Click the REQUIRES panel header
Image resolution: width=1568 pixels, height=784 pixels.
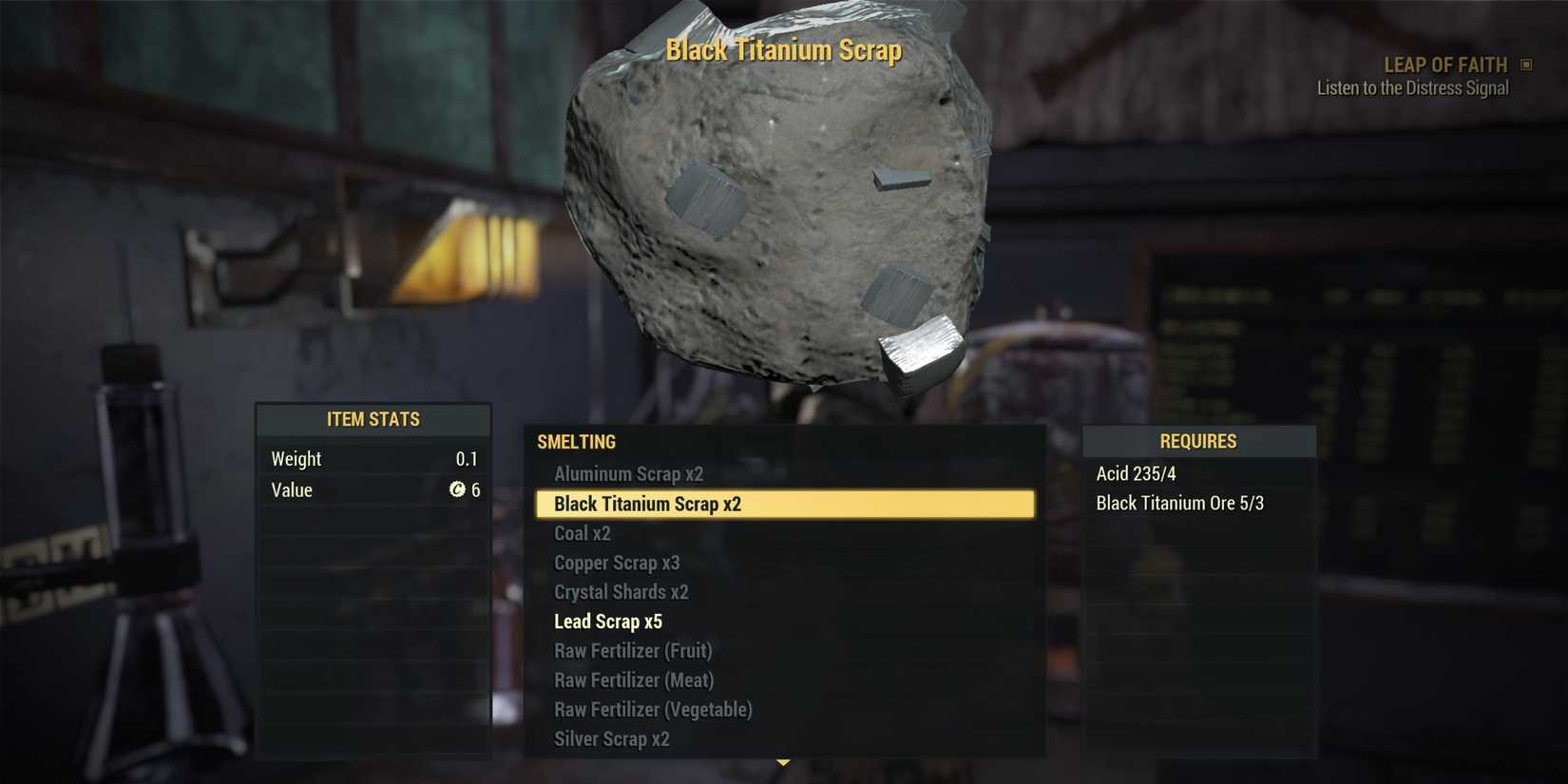tap(1198, 441)
